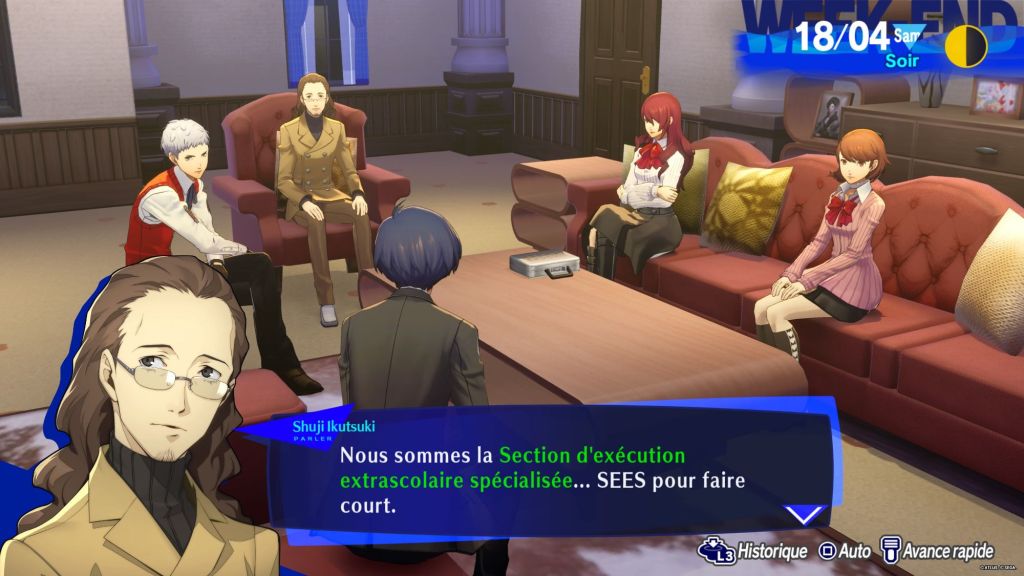The height and width of the screenshot is (576, 1024).
Task: Toggle Auto dialogue mode
Action: (x=846, y=550)
